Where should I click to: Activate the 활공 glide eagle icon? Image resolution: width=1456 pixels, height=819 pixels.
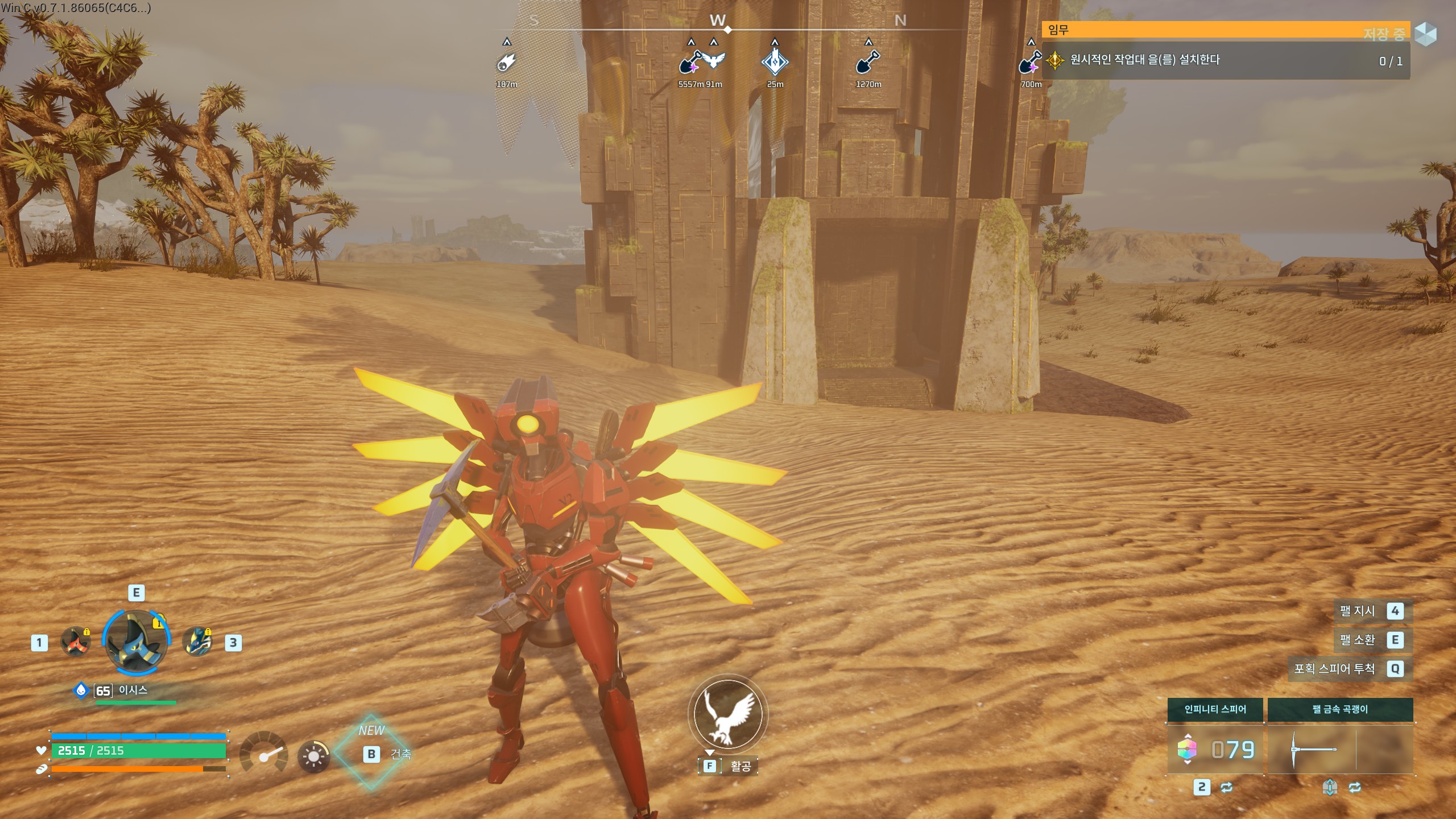tap(727, 714)
